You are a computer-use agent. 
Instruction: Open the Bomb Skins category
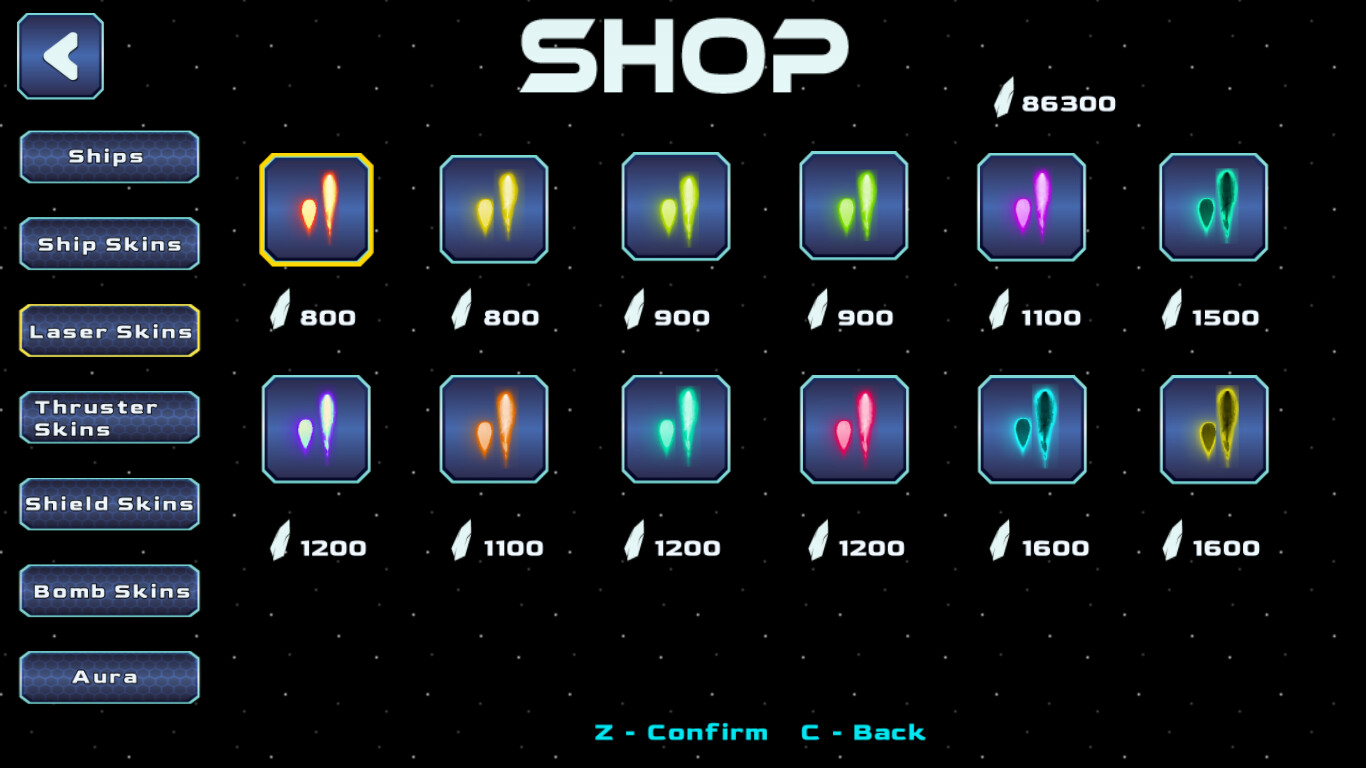[x=109, y=591]
